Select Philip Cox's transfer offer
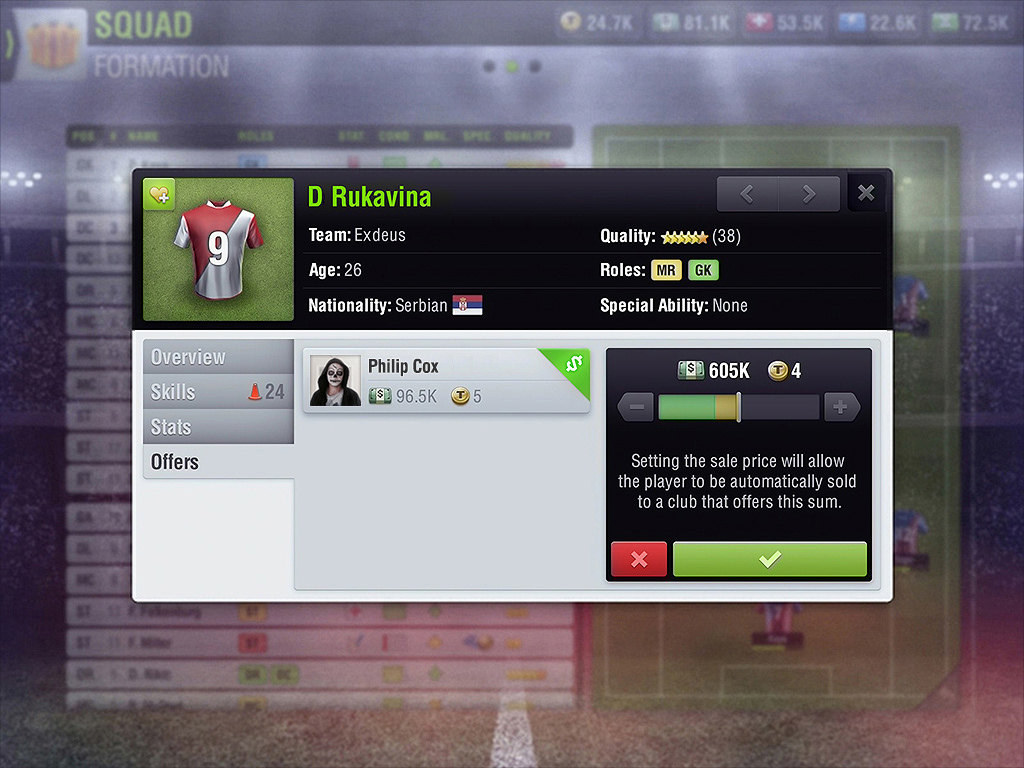The height and width of the screenshot is (768, 1024). click(446, 381)
